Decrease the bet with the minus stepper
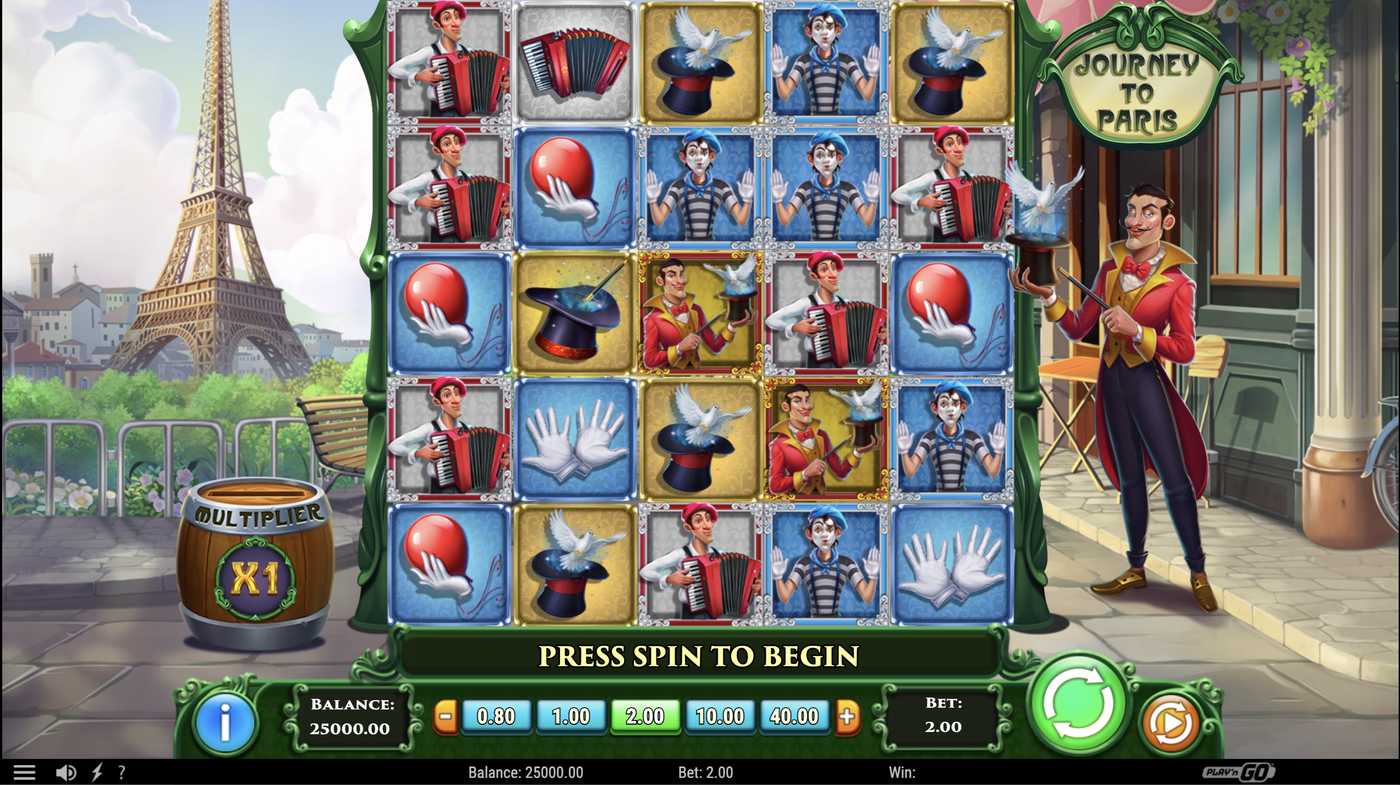The image size is (1400, 785). [x=446, y=716]
